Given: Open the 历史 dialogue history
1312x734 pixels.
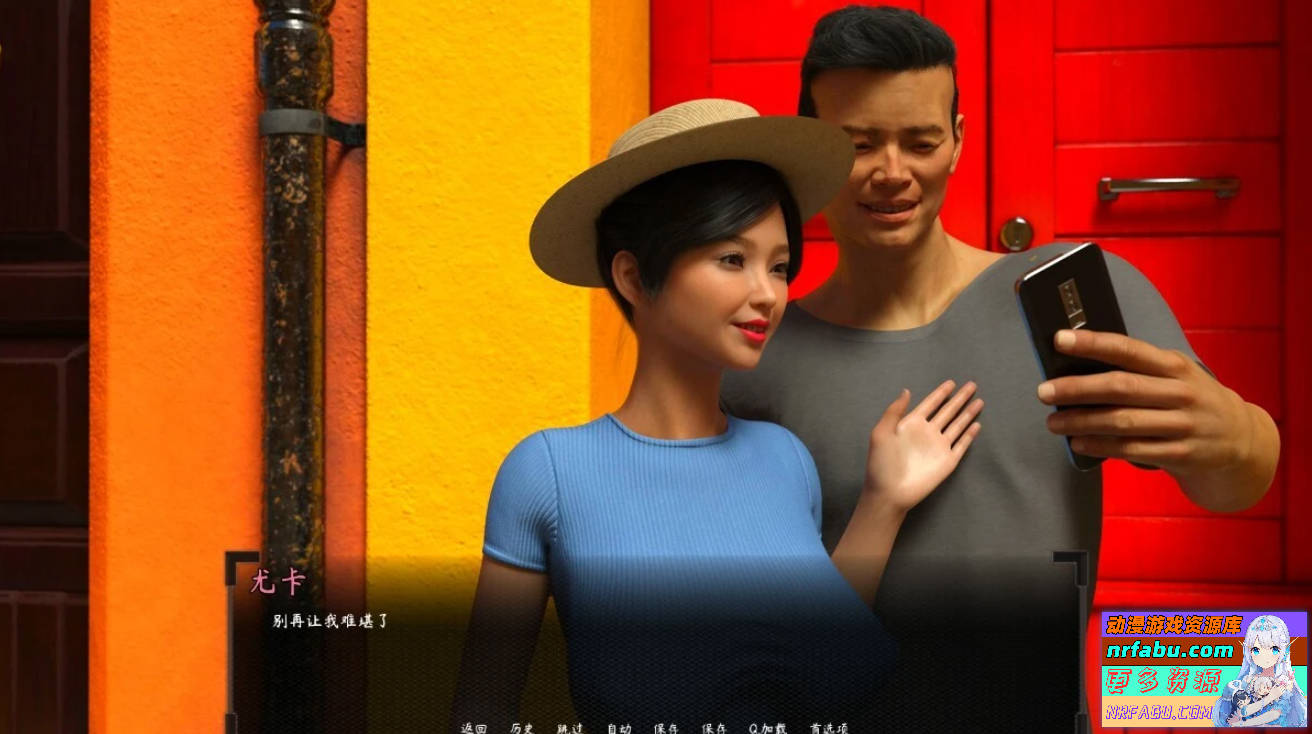Looking at the screenshot, I should 521,728.
